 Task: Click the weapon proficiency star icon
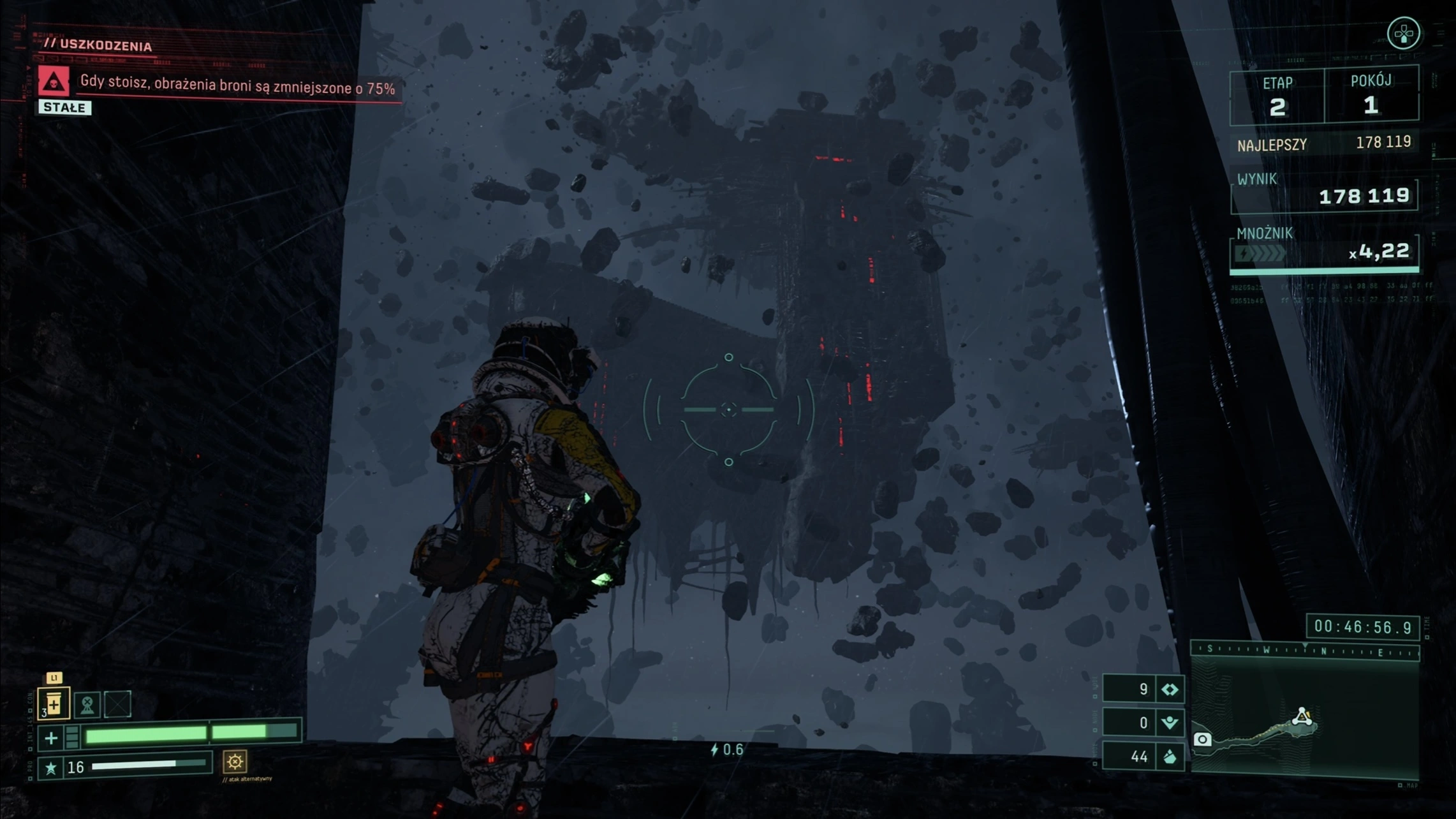click(x=51, y=768)
